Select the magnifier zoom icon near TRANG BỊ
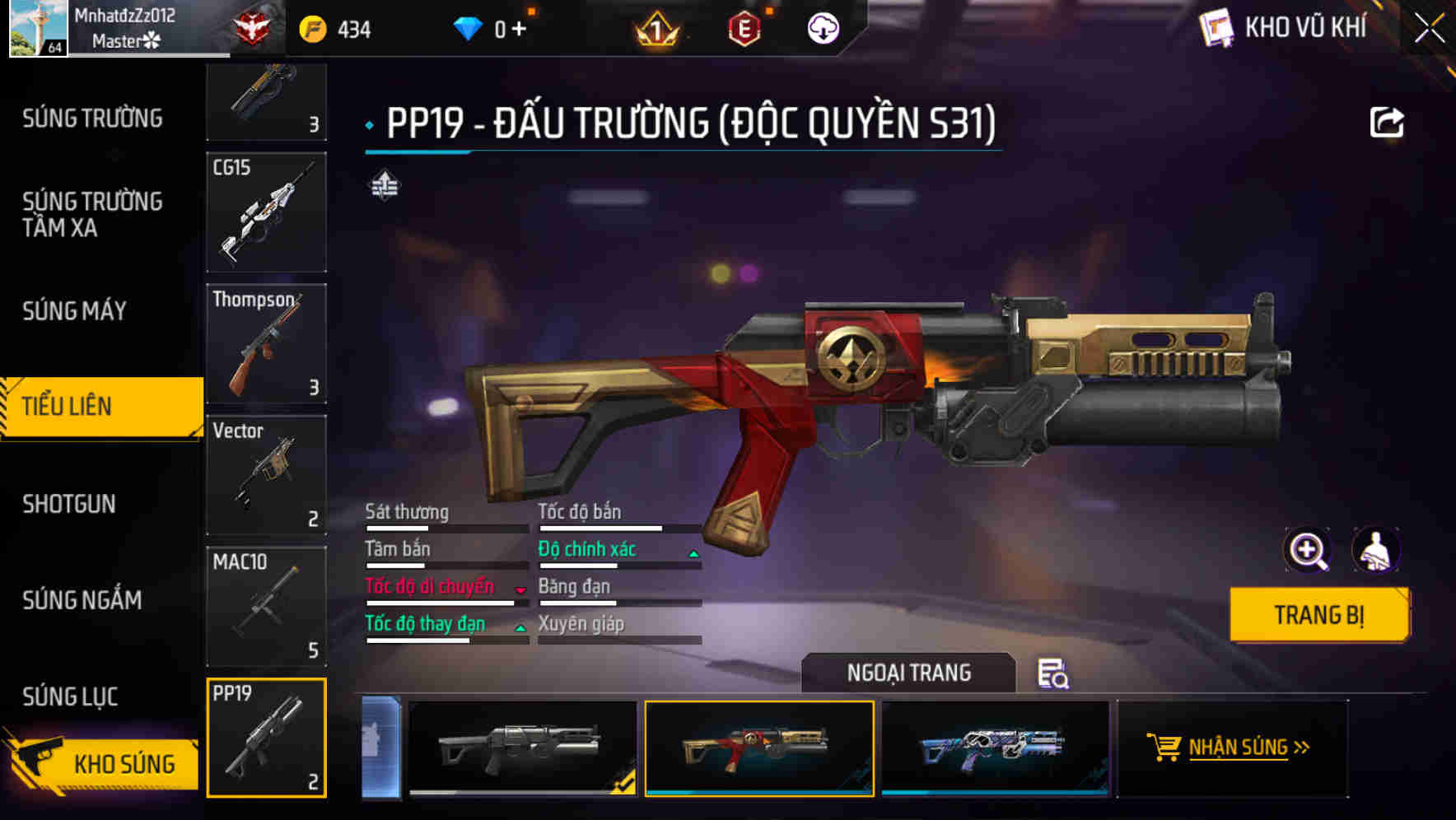Screen dimensions: 1456x820 point(1308,550)
